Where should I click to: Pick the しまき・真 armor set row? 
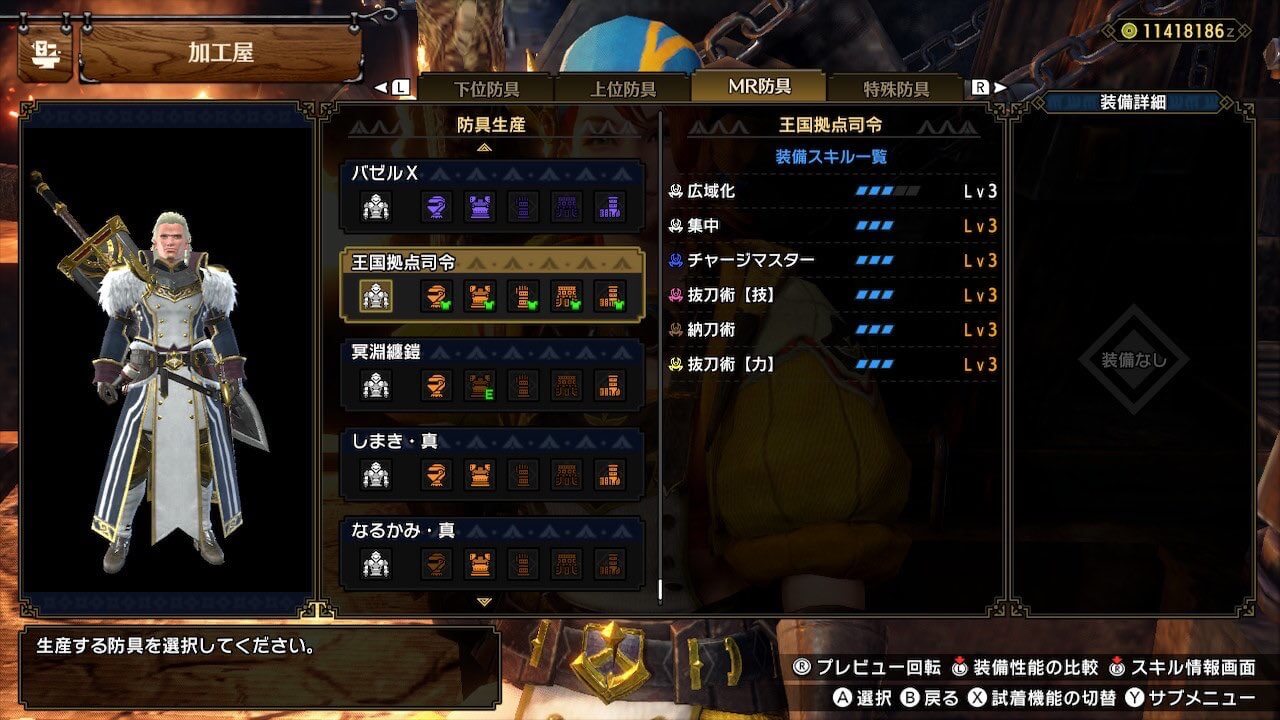[x=491, y=461]
